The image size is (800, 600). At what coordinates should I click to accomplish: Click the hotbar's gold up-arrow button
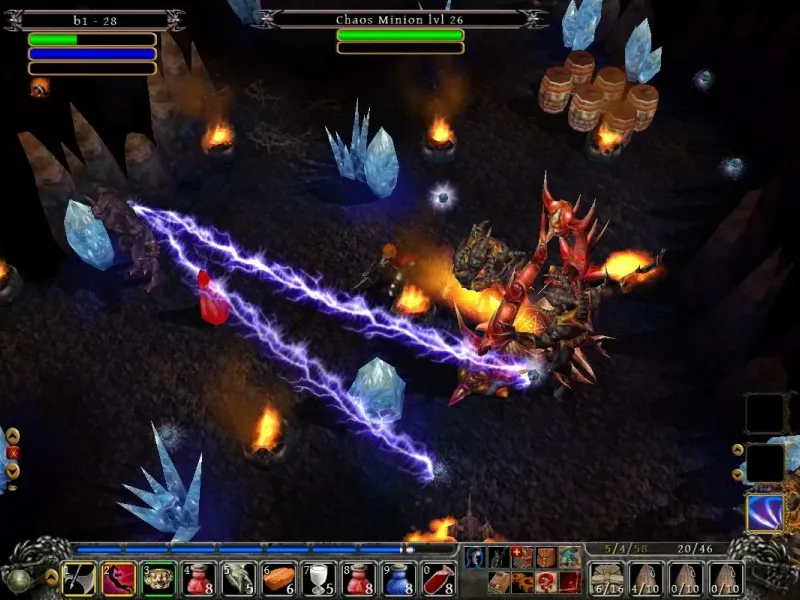pos(50,577)
